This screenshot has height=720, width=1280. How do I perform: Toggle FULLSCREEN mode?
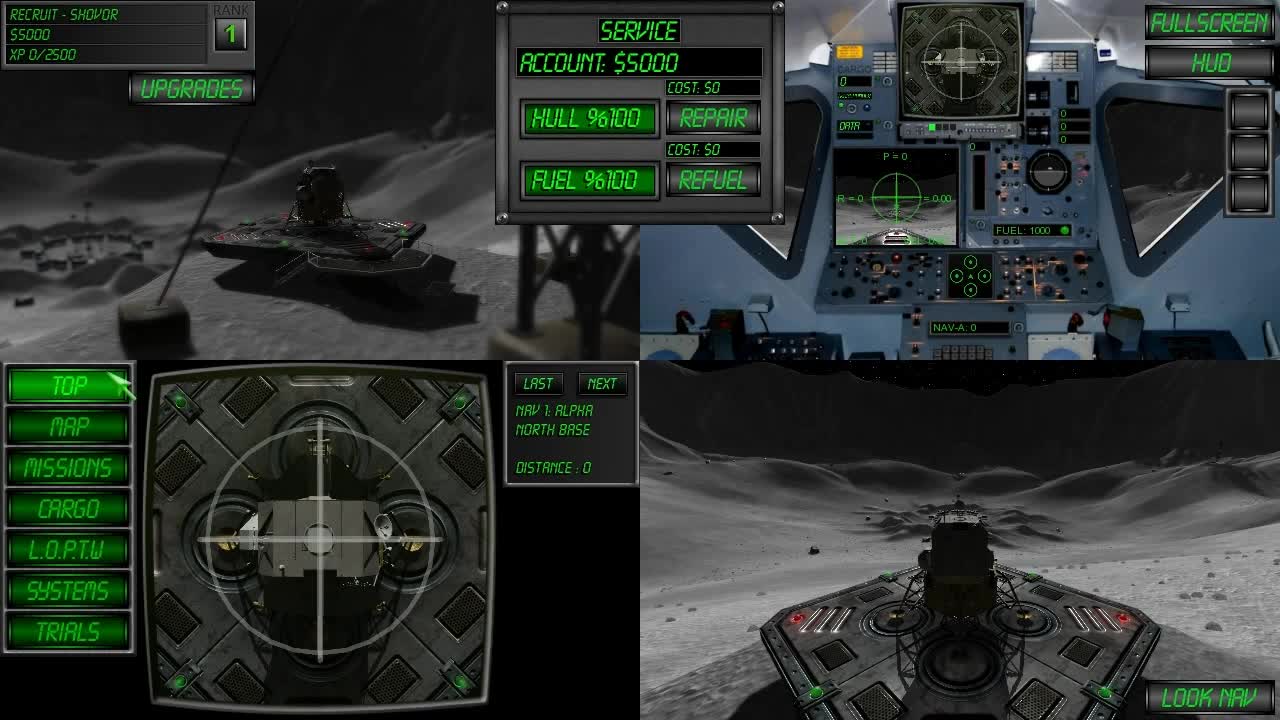point(1211,22)
